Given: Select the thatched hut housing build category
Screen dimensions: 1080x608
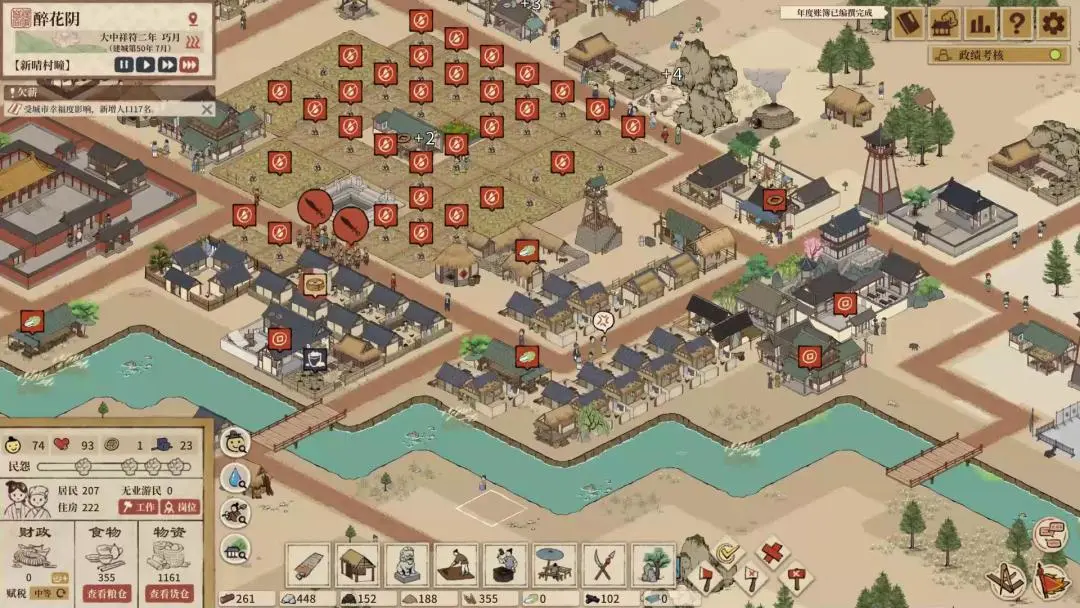Looking at the screenshot, I should [x=356, y=566].
